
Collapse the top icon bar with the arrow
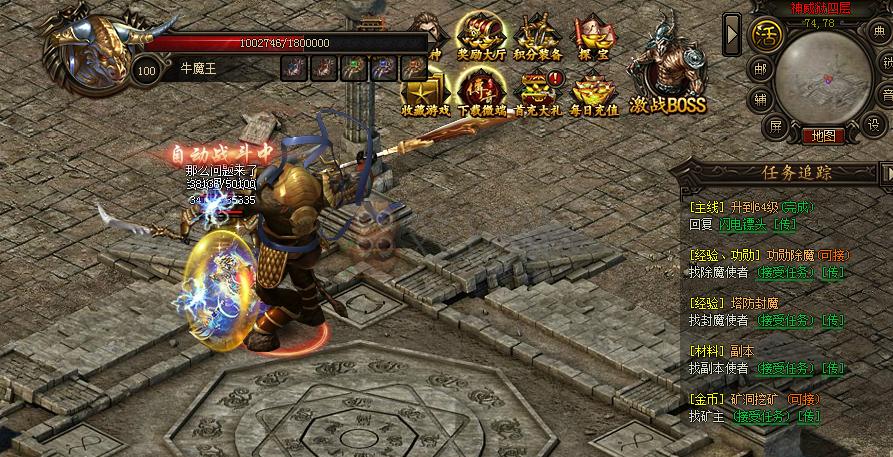(732, 34)
